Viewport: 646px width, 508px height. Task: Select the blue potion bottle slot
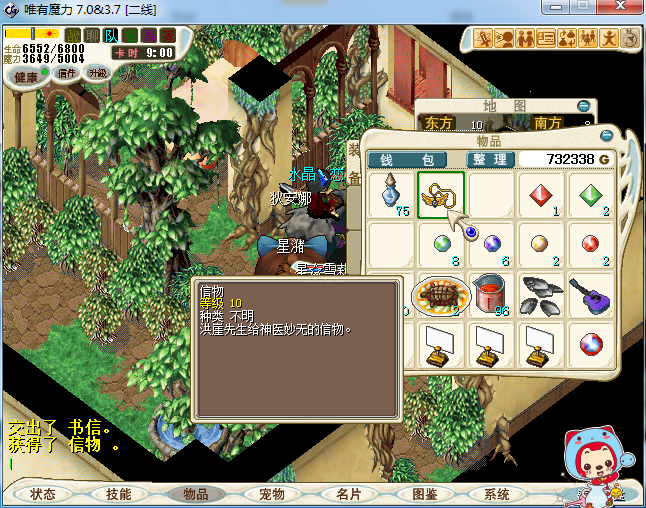[x=391, y=194]
